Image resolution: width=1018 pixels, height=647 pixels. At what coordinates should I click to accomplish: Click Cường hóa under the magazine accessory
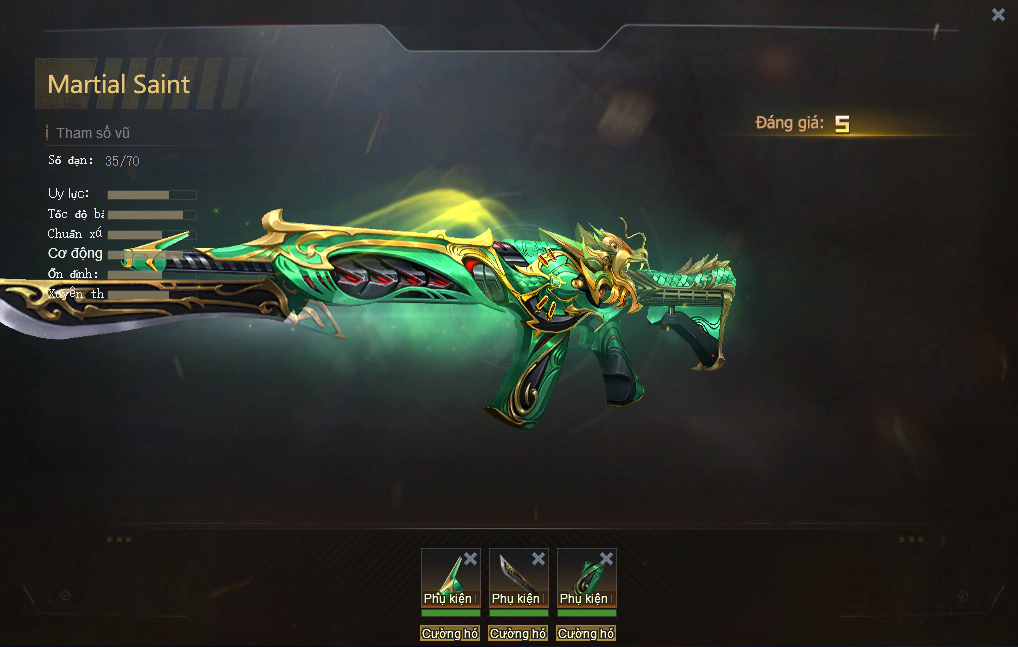pyautogui.click(x=586, y=634)
